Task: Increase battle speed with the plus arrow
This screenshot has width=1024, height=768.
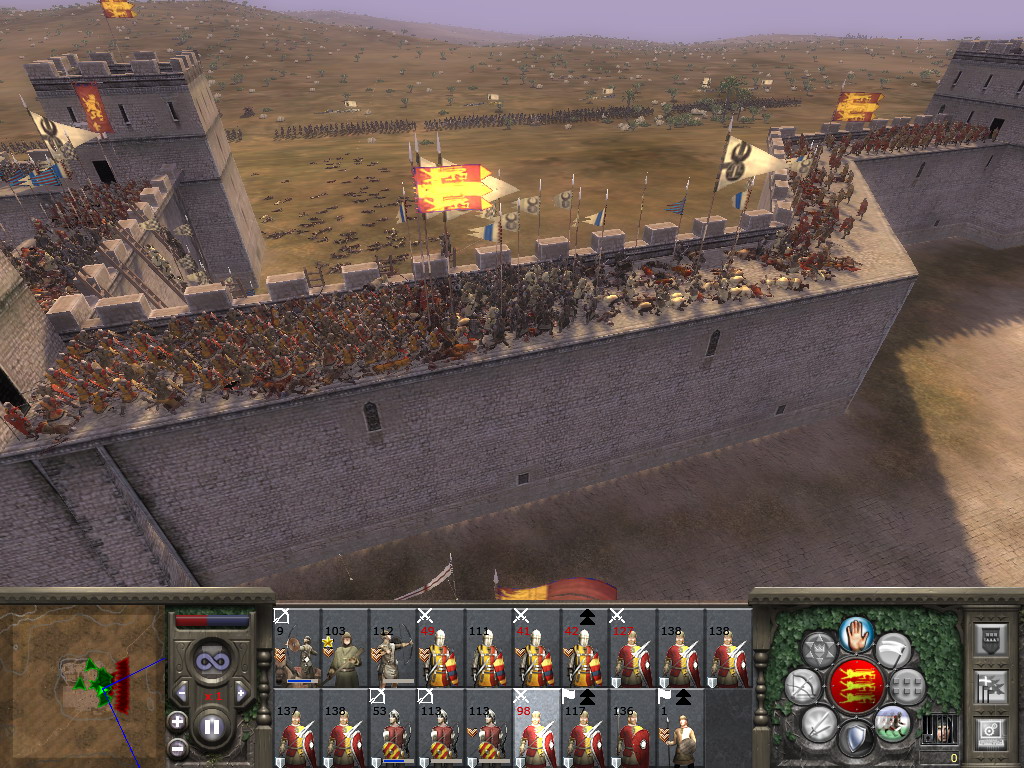Action: pyautogui.click(x=241, y=693)
